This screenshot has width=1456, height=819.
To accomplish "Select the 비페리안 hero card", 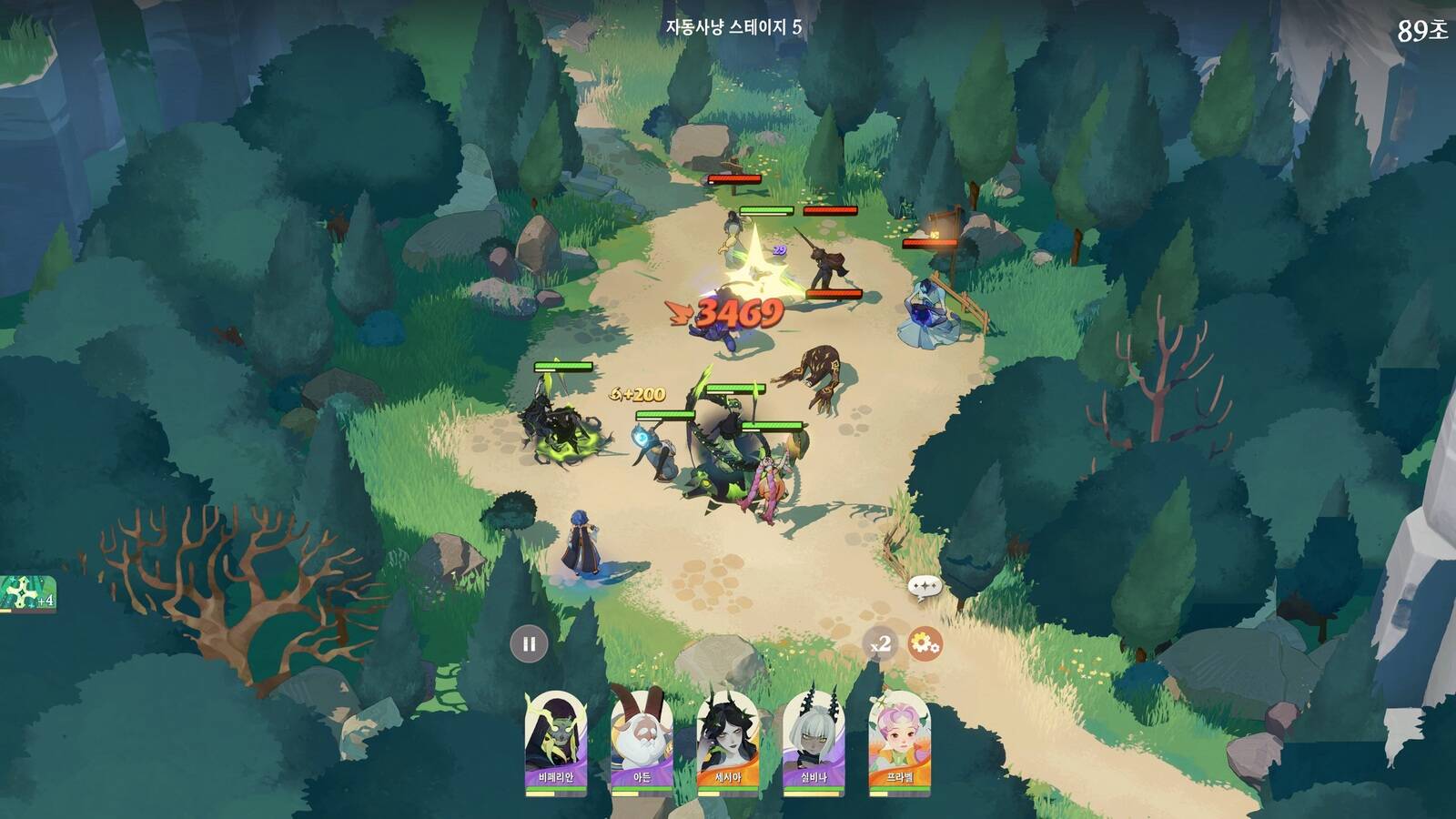I will point(556,742).
